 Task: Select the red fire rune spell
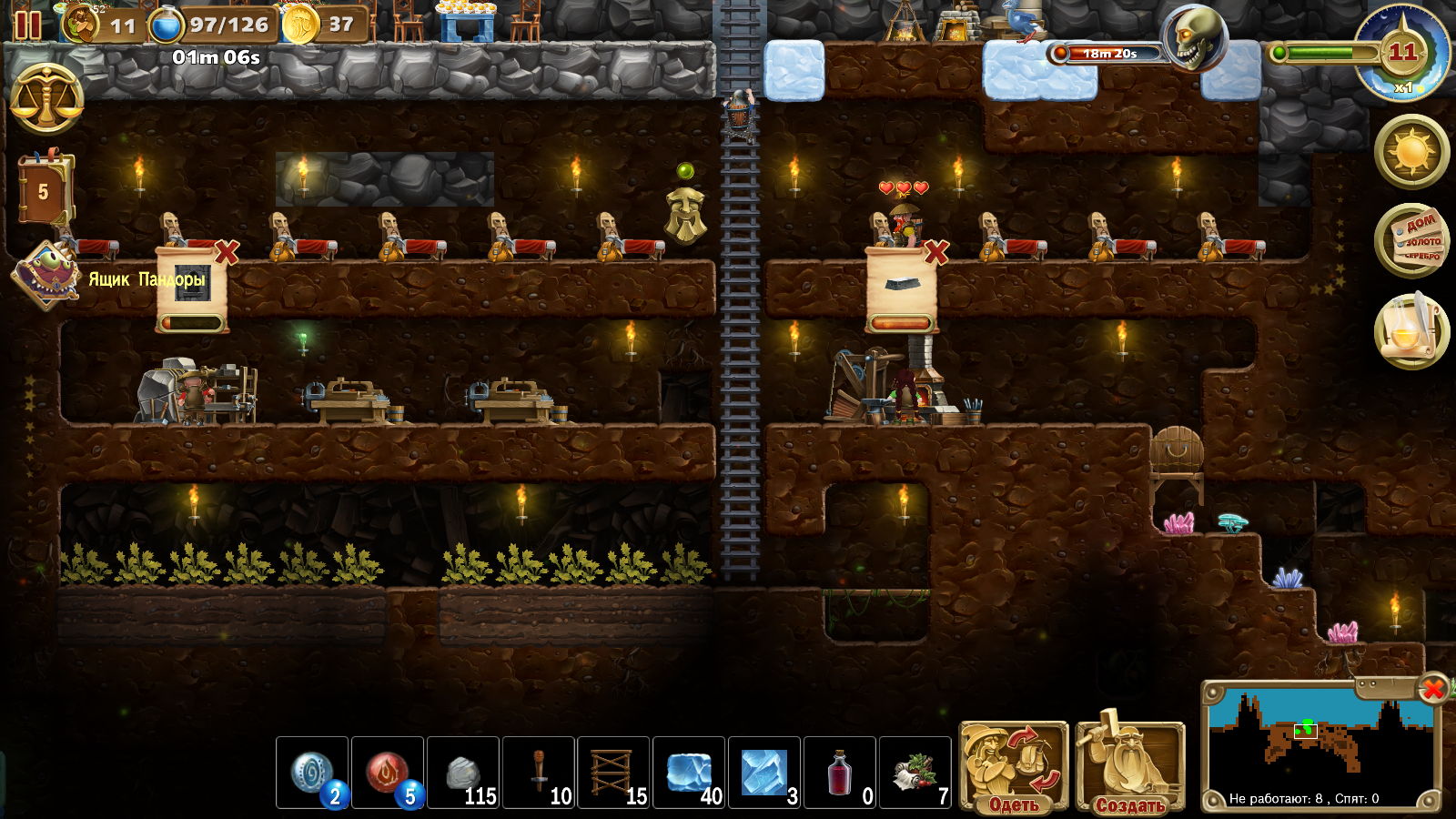388,773
